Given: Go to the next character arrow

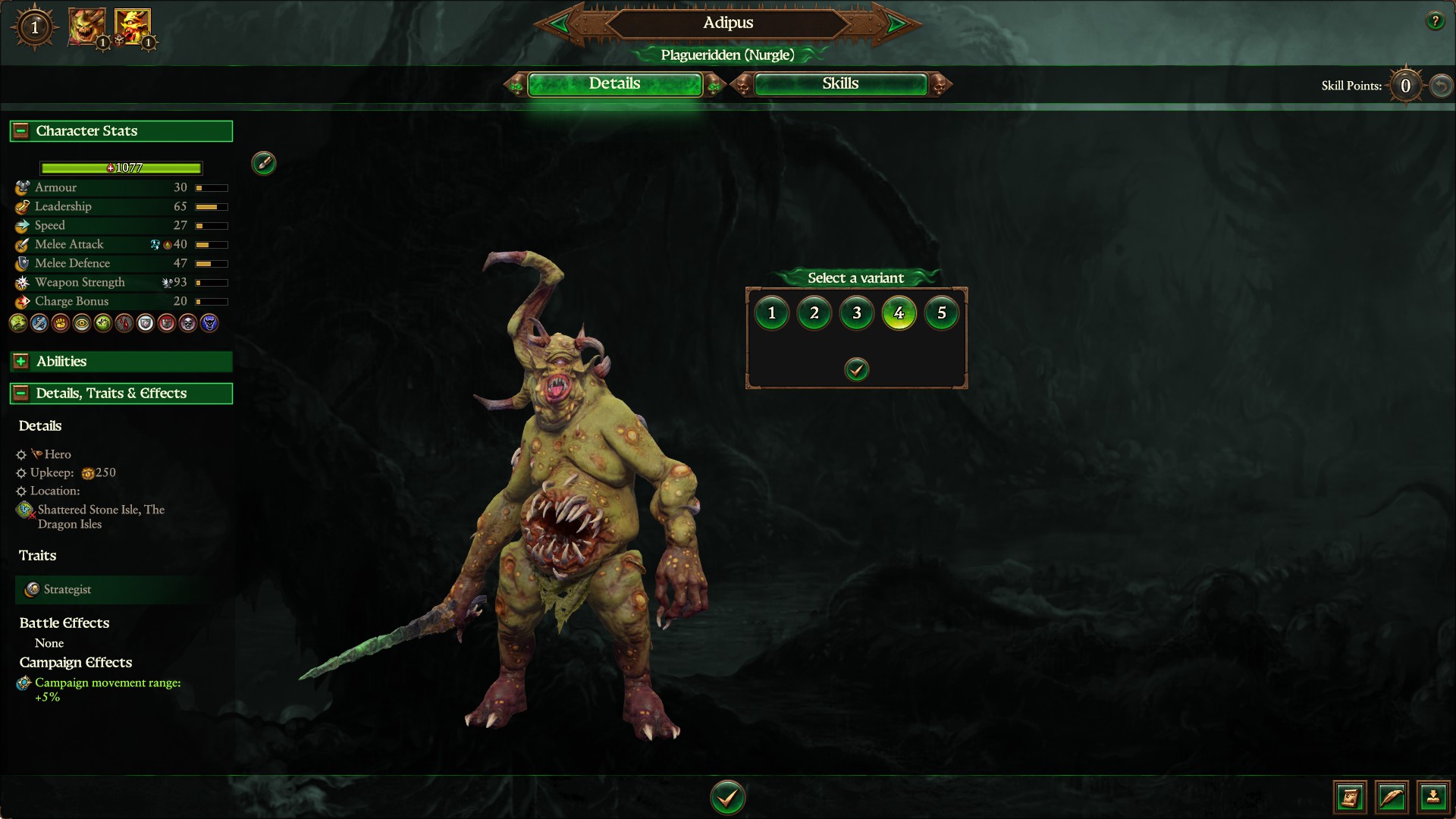Looking at the screenshot, I should (x=896, y=24).
